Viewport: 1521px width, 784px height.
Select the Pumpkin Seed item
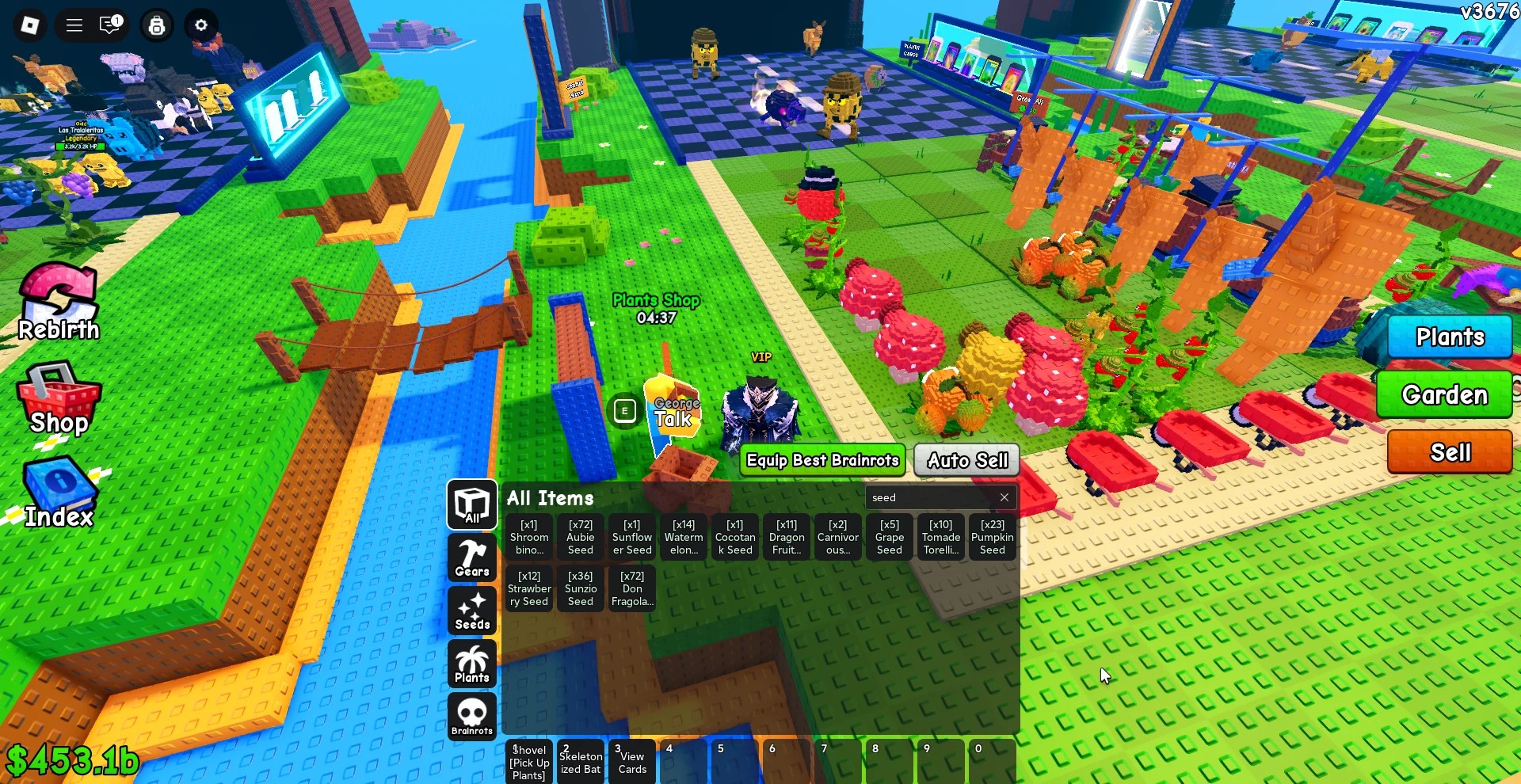click(x=992, y=537)
